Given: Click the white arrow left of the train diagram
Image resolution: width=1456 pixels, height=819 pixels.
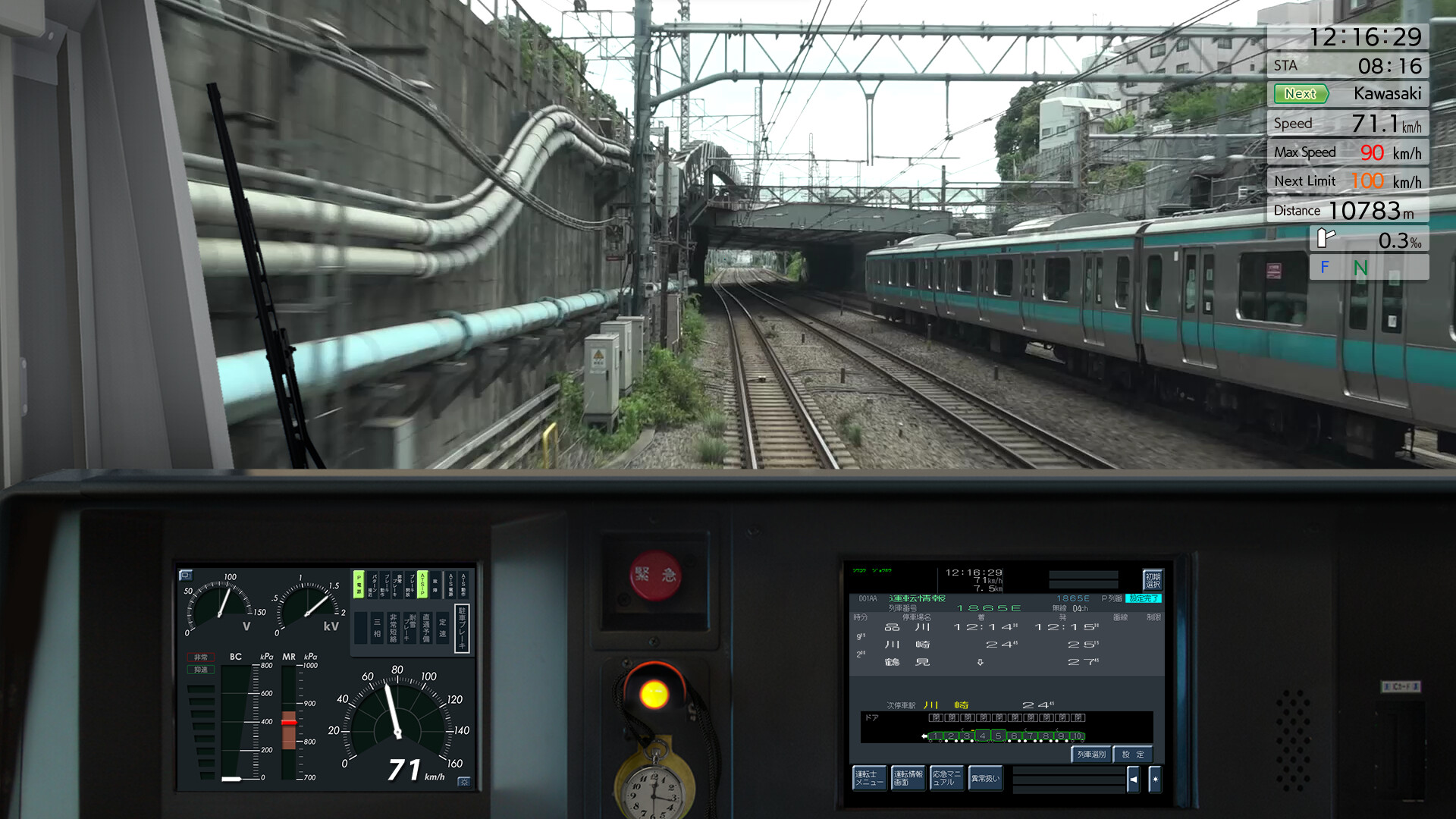Looking at the screenshot, I should pos(924,736).
